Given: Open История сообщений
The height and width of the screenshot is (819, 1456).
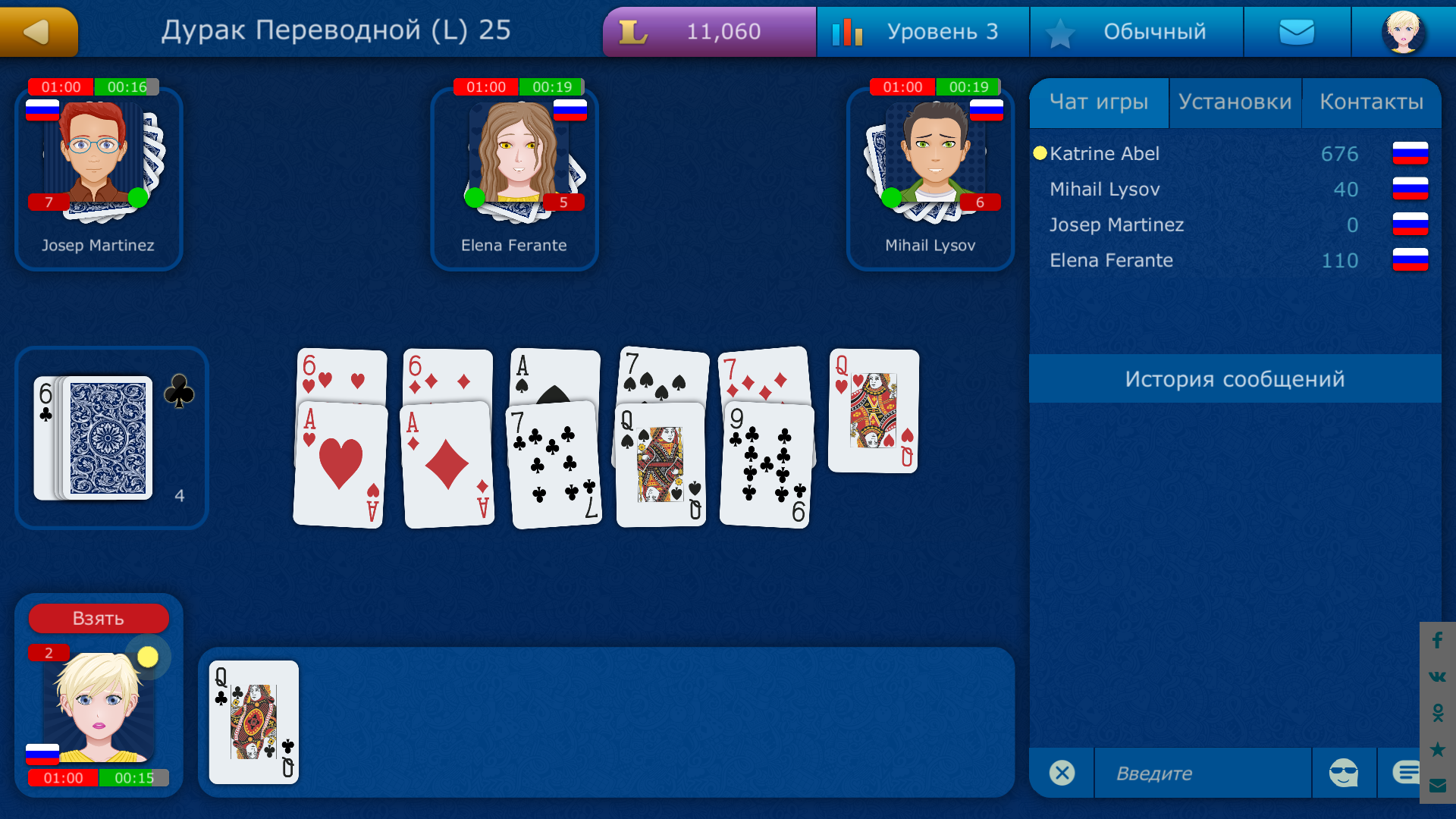Looking at the screenshot, I should pos(1235,378).
